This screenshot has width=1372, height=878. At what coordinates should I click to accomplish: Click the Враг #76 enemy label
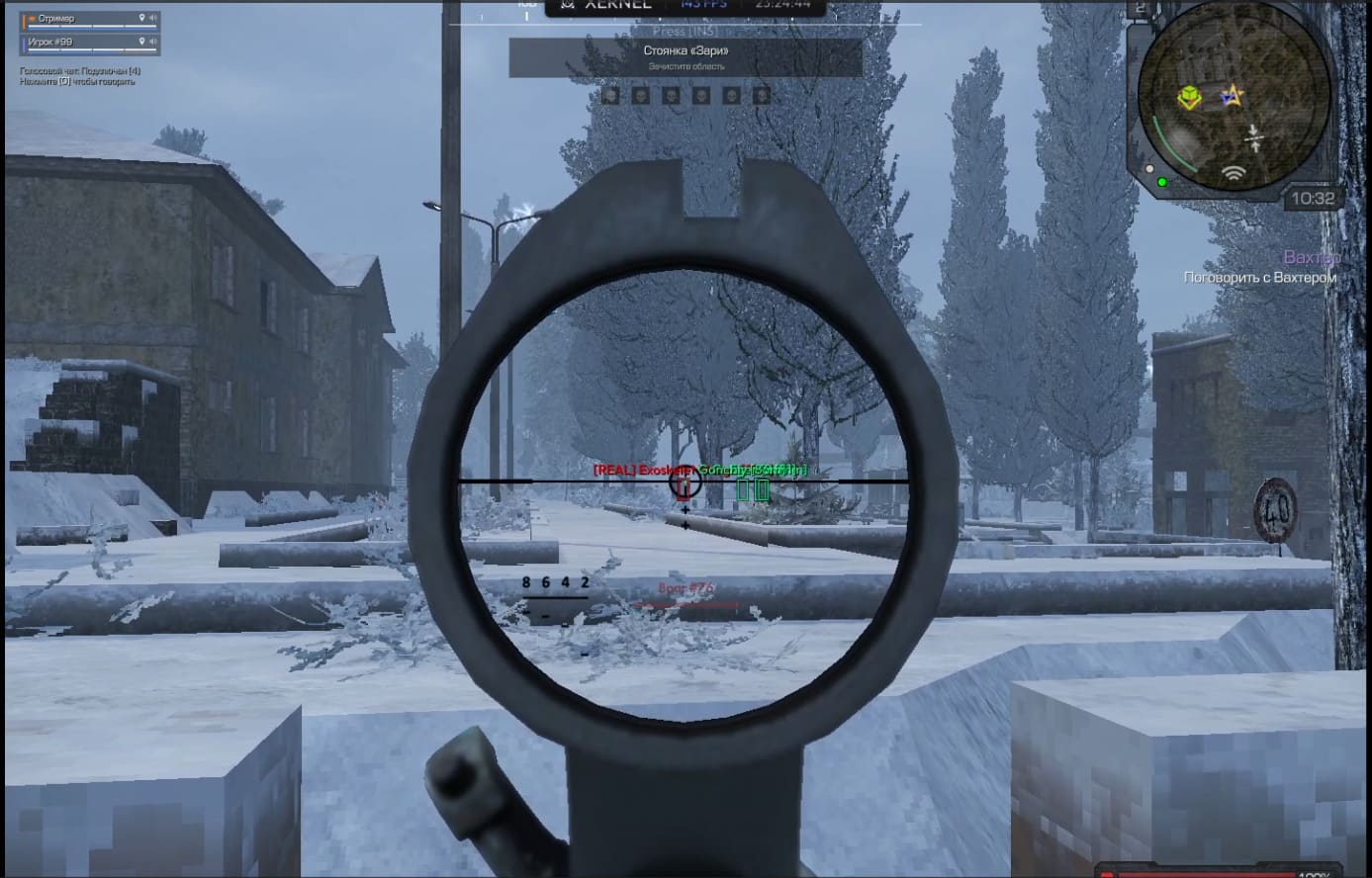(684, 585)
